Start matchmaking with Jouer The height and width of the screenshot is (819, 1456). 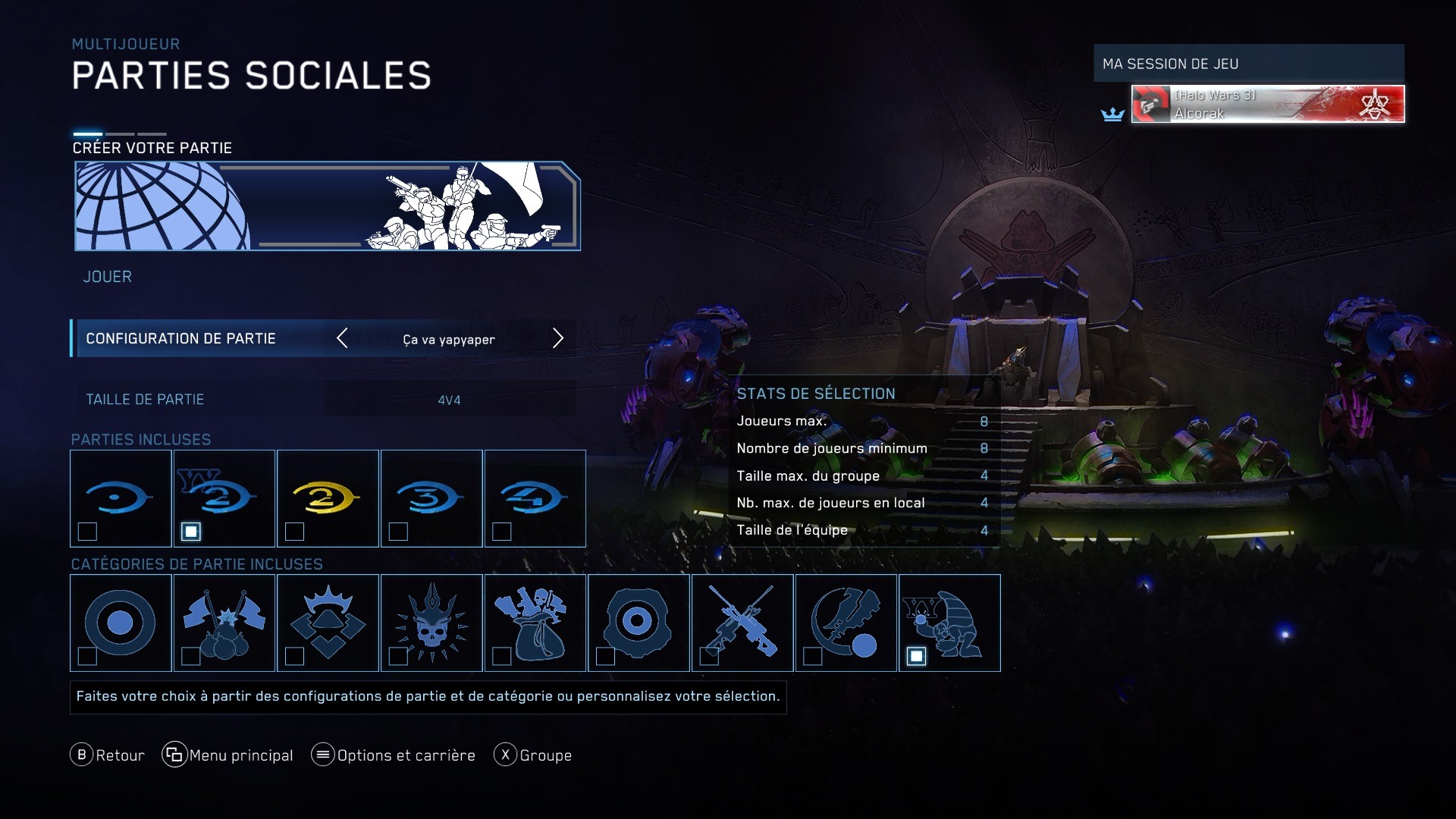[108, 277]
